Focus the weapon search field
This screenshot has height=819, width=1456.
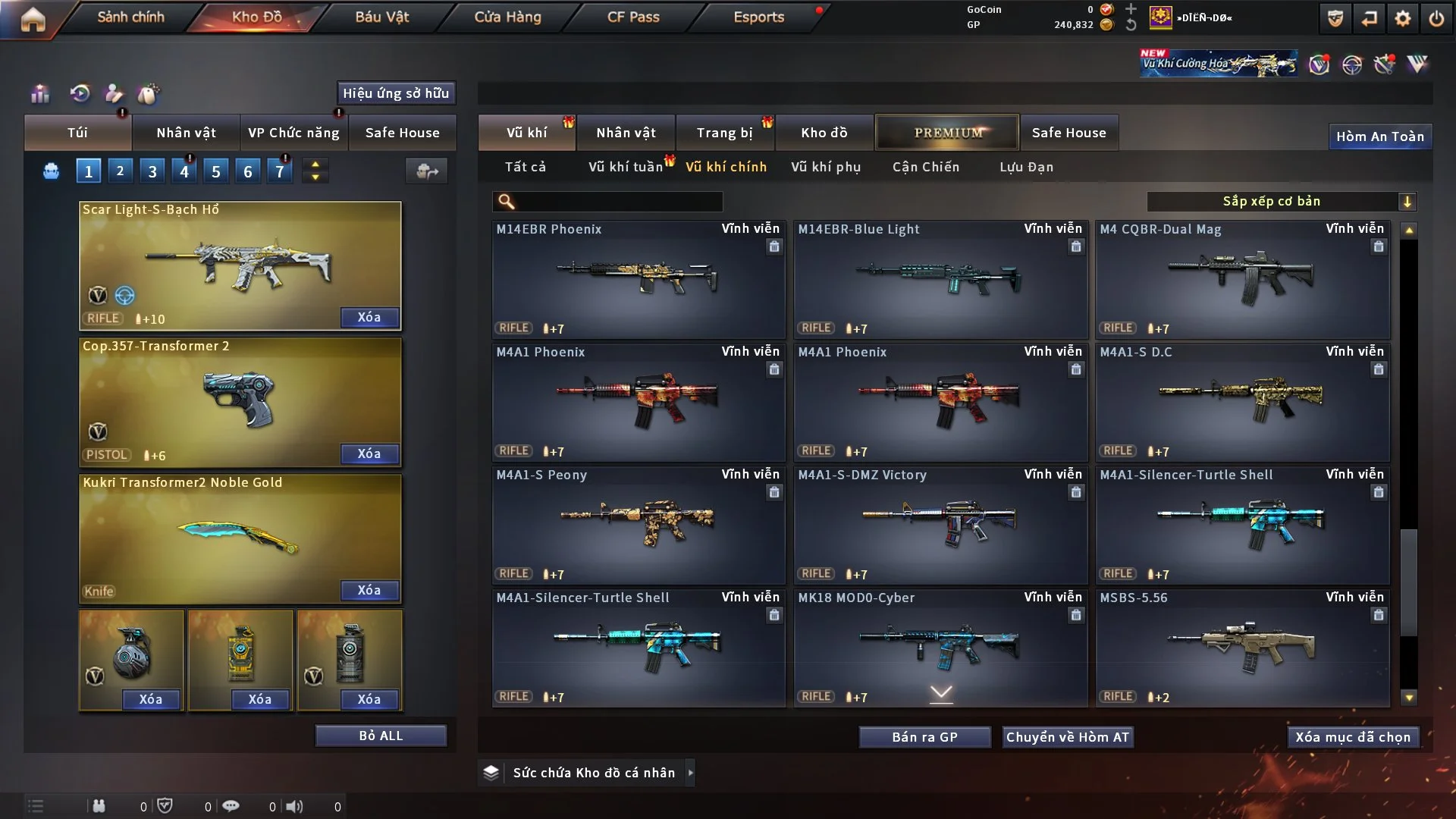618,201
